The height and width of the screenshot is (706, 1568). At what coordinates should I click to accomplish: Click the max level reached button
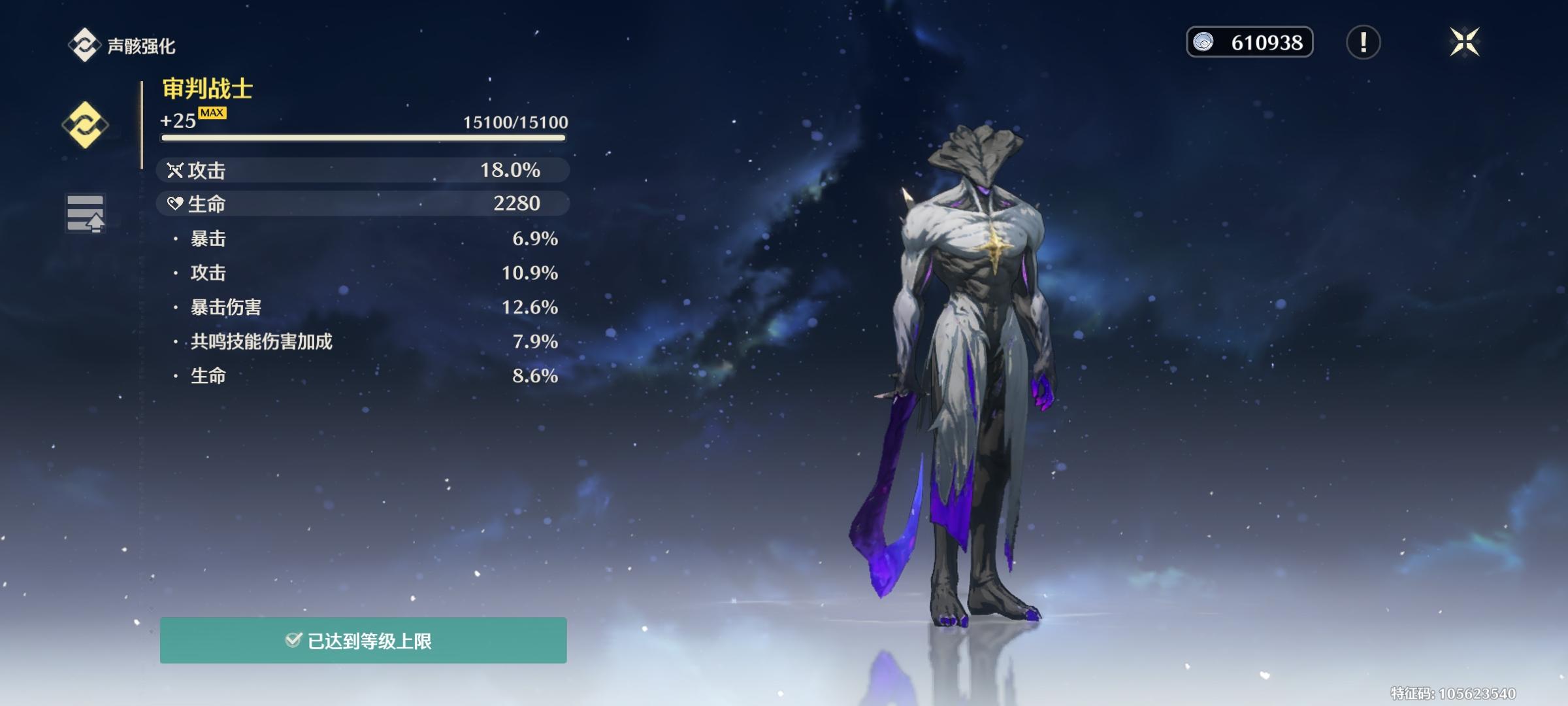pyautogui.click(x=363, y=641)
